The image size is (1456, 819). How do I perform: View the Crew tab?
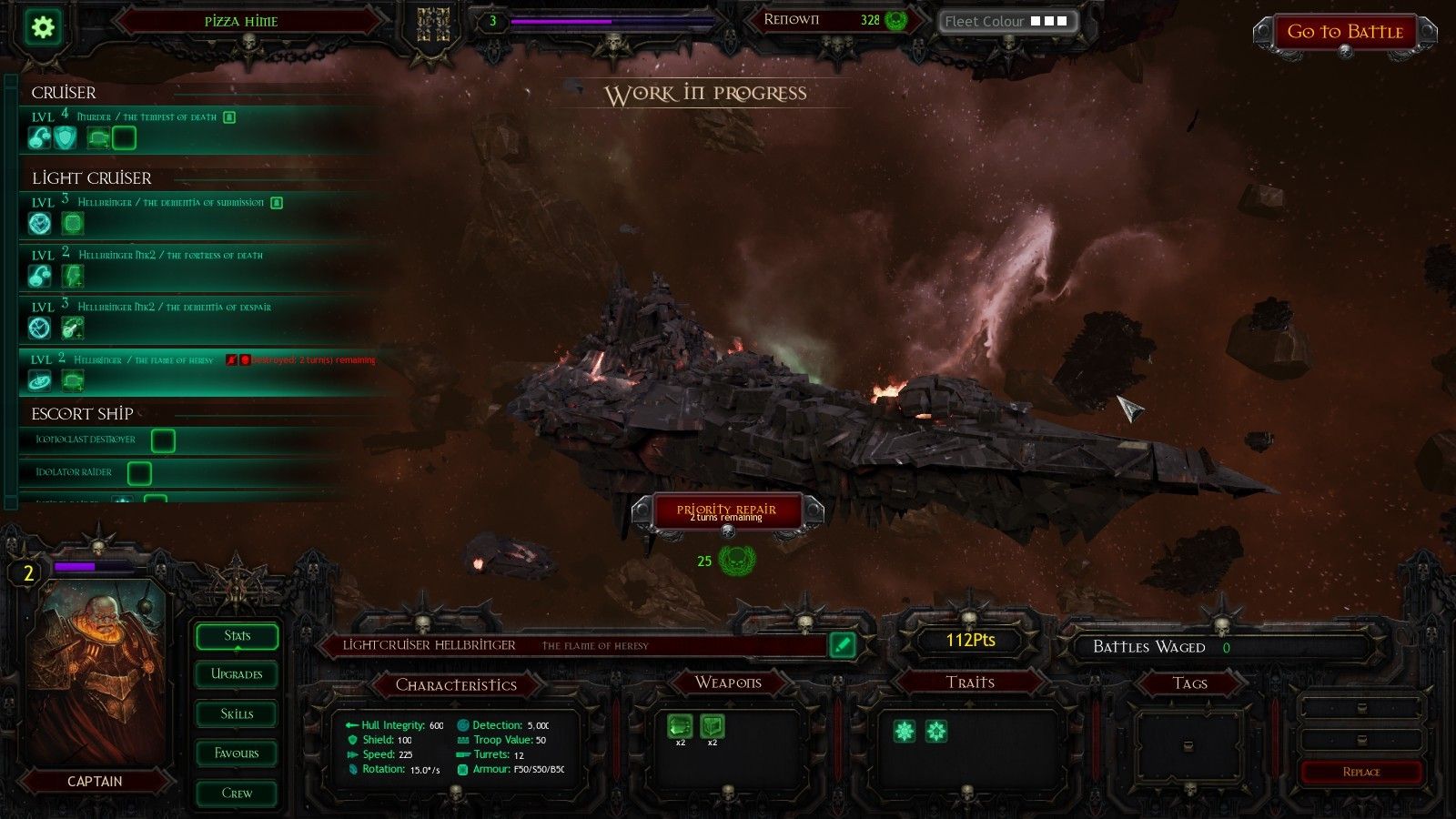[x=237, y=794]
